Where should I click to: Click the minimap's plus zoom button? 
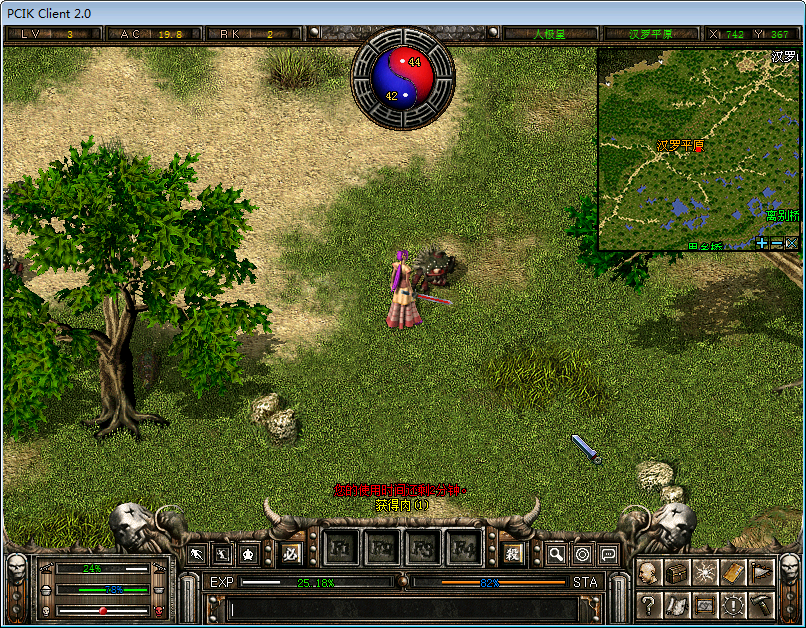(x=762, y=243)
